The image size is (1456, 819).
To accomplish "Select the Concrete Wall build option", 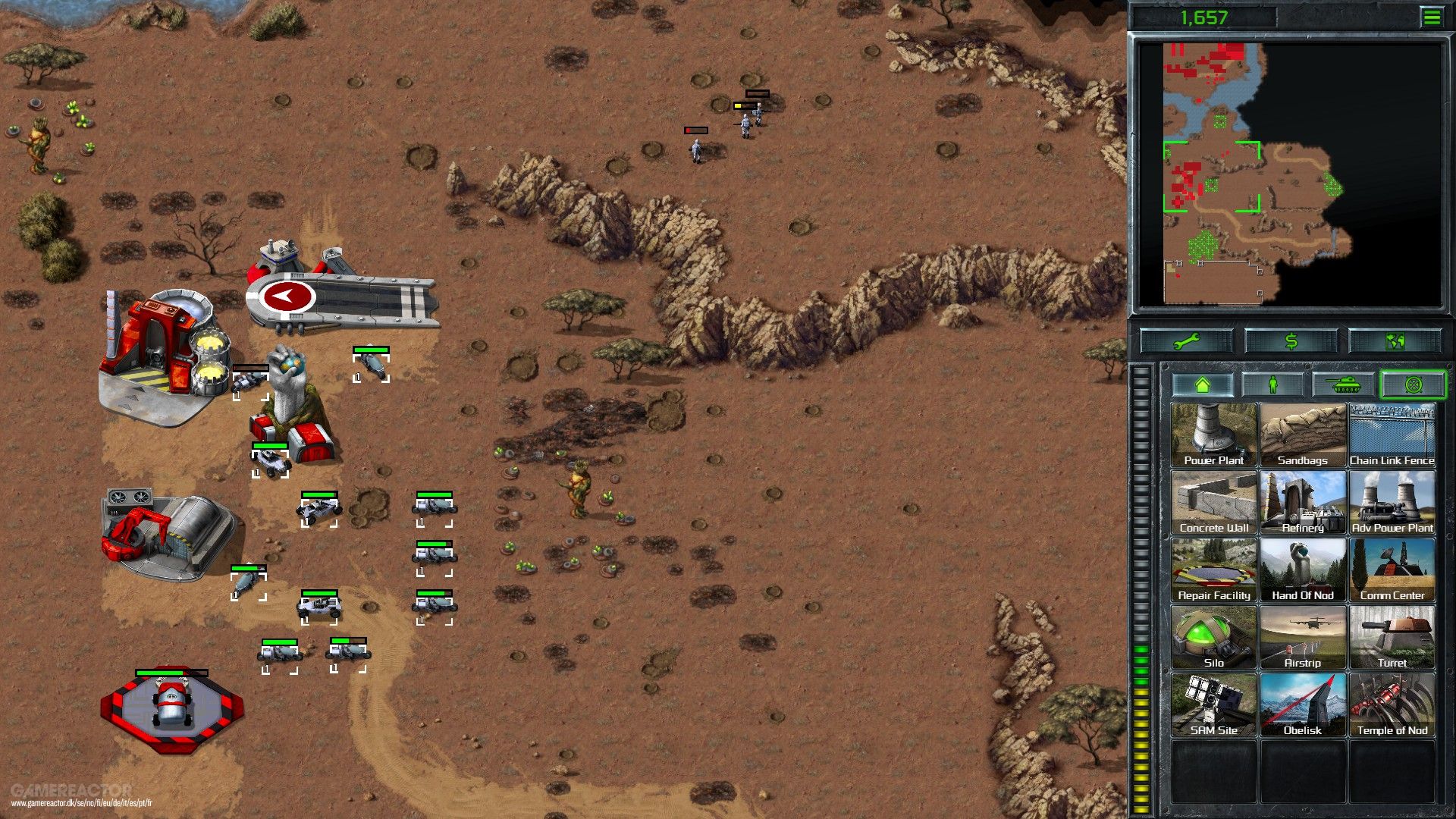I will [x=1213, y=500].
